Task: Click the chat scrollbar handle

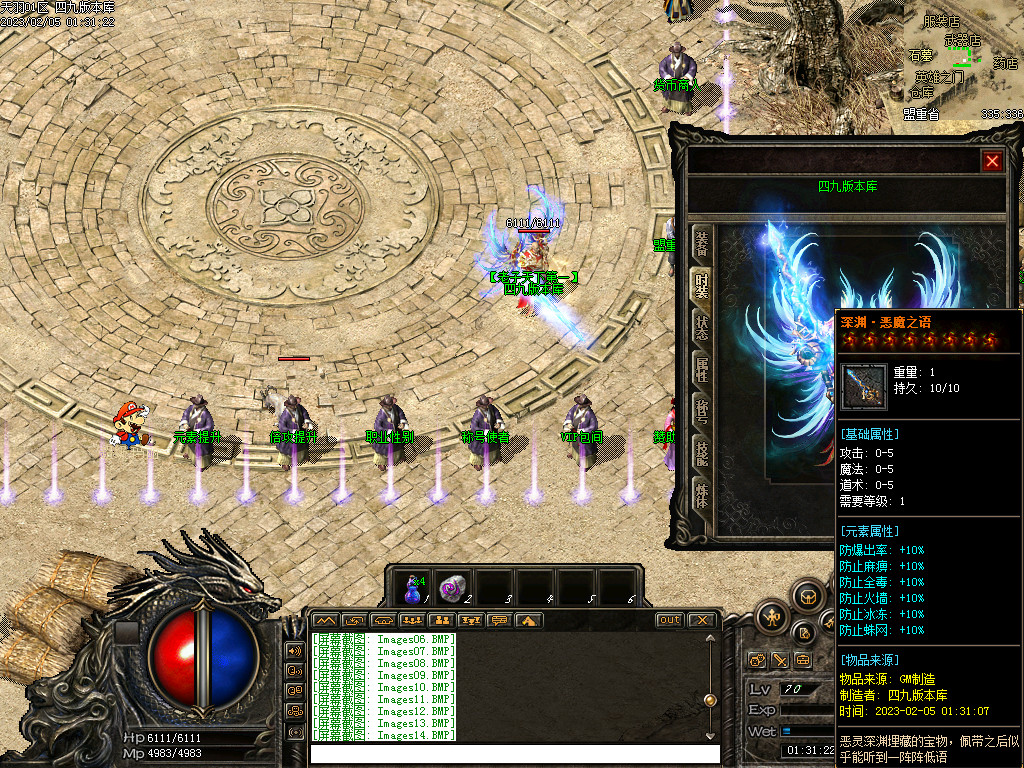Action: [x=710, y=700]
